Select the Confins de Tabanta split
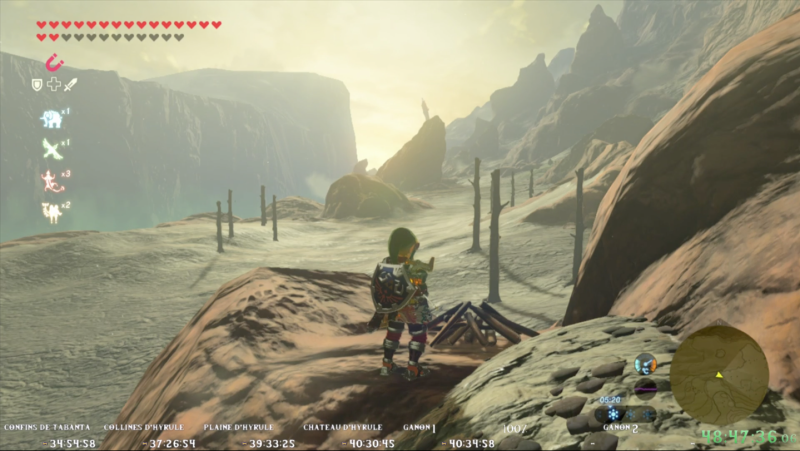800x451 pixels. pos(47,427)
